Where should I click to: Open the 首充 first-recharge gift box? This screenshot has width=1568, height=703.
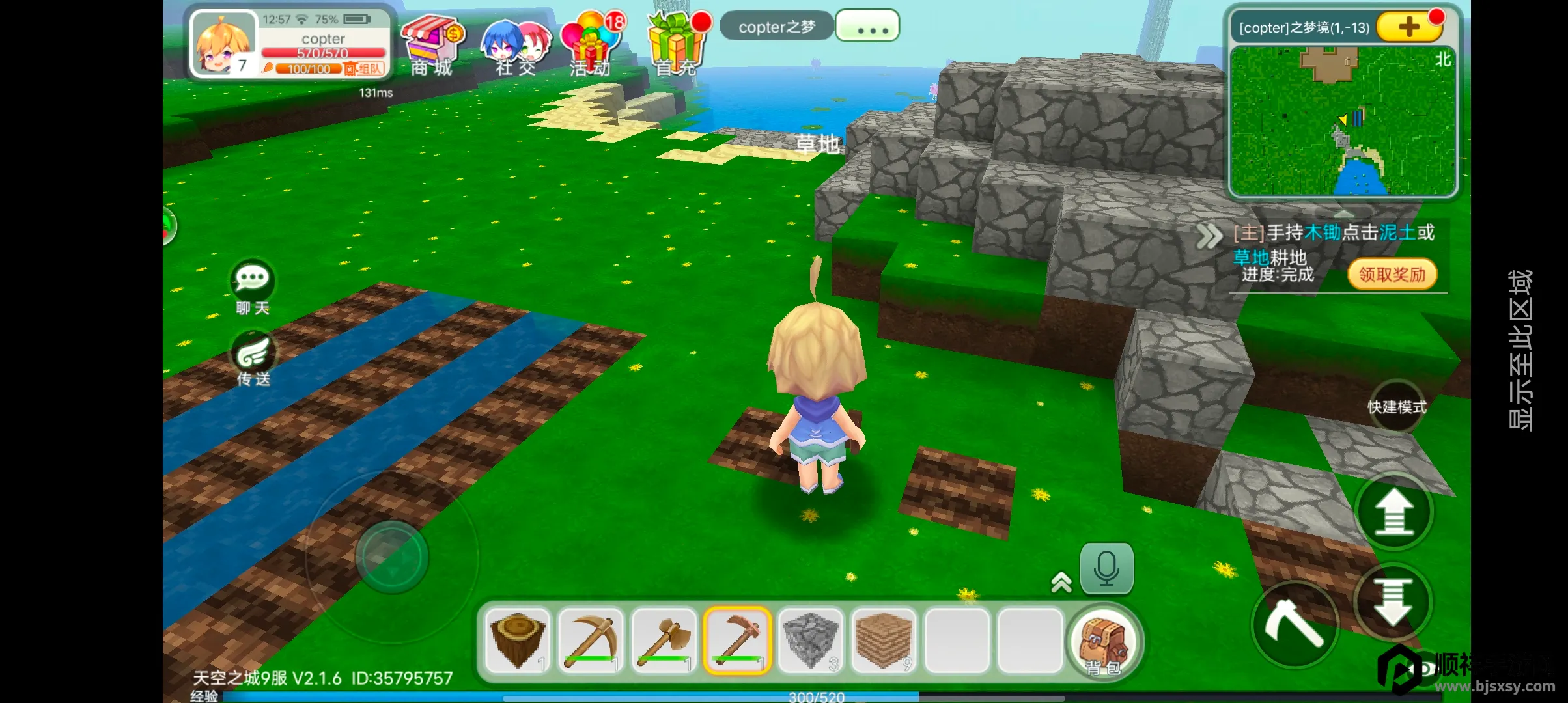point(676,44)
